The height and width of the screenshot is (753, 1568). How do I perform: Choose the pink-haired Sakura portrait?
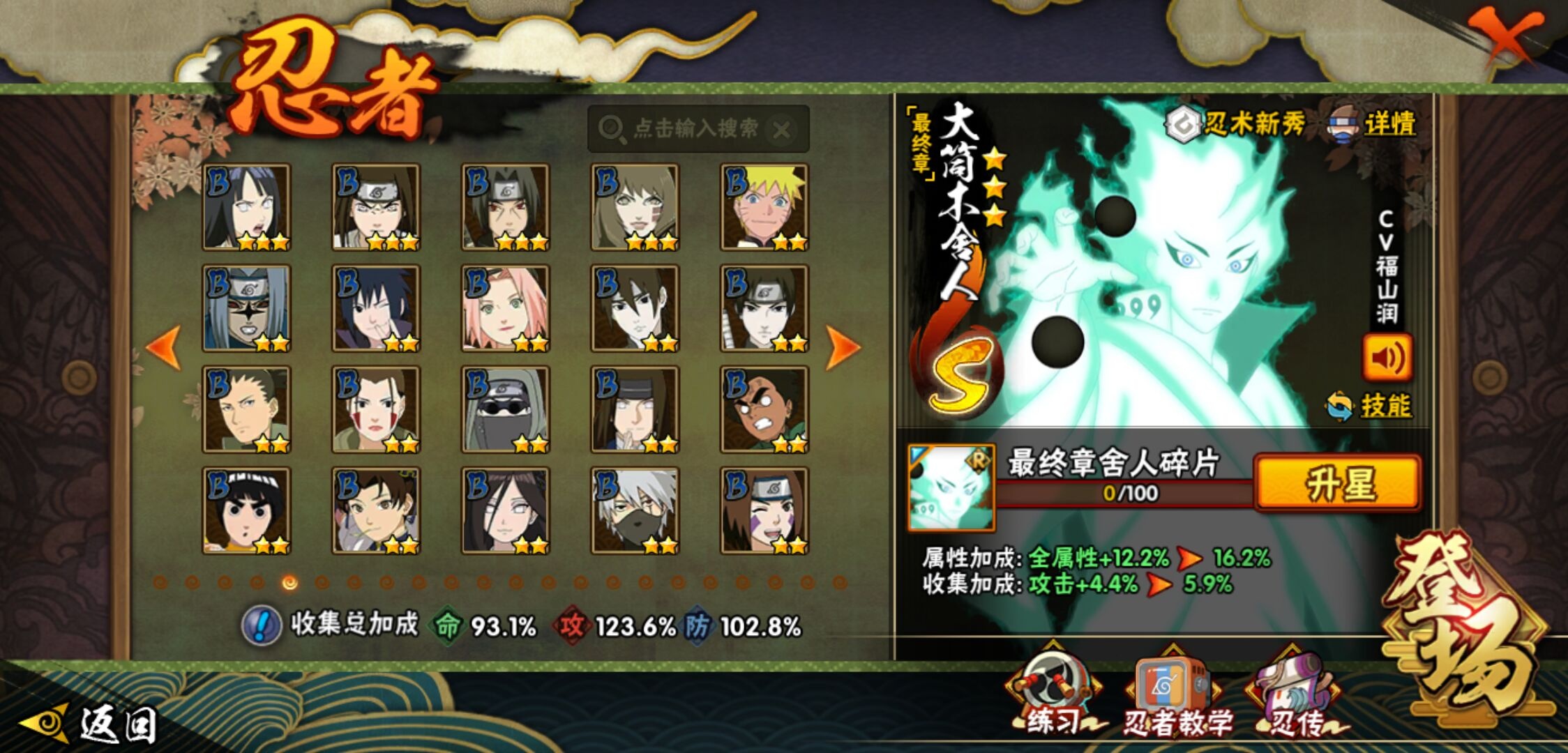click(x=505, y=308)
